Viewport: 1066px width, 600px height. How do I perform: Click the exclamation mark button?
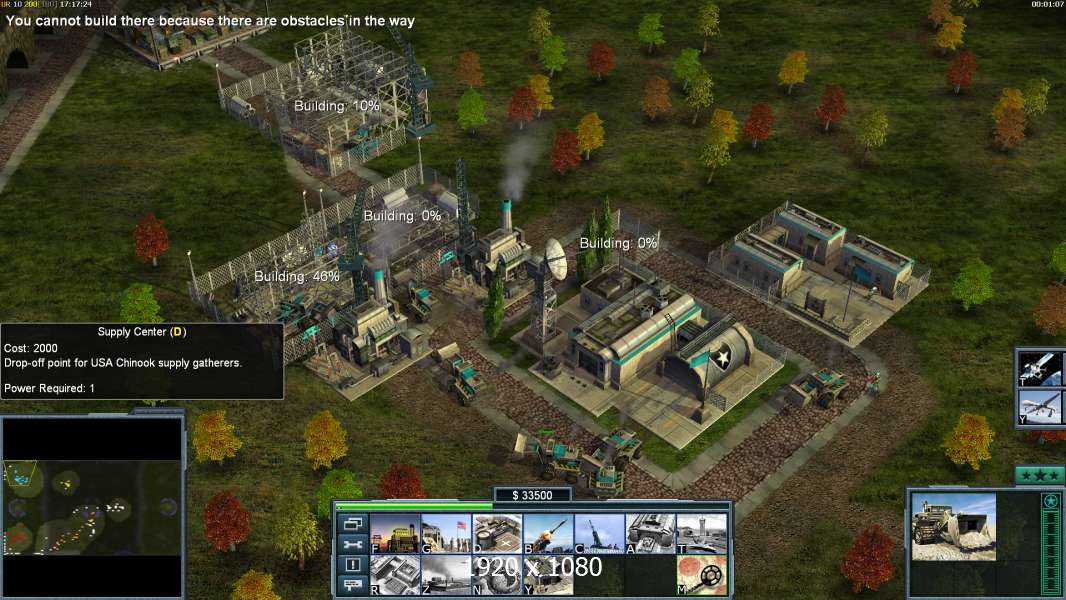coord(353,565)
